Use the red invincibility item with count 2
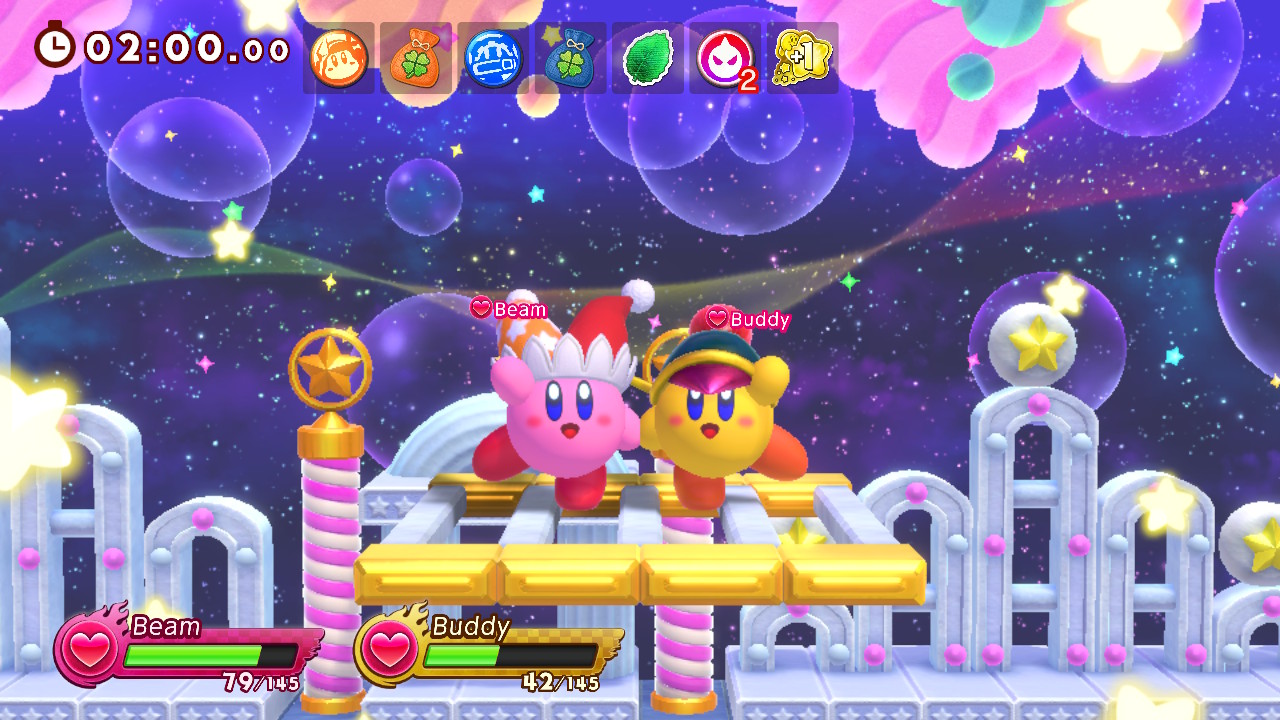This screenshot has width=1280, height=720. 723,58
